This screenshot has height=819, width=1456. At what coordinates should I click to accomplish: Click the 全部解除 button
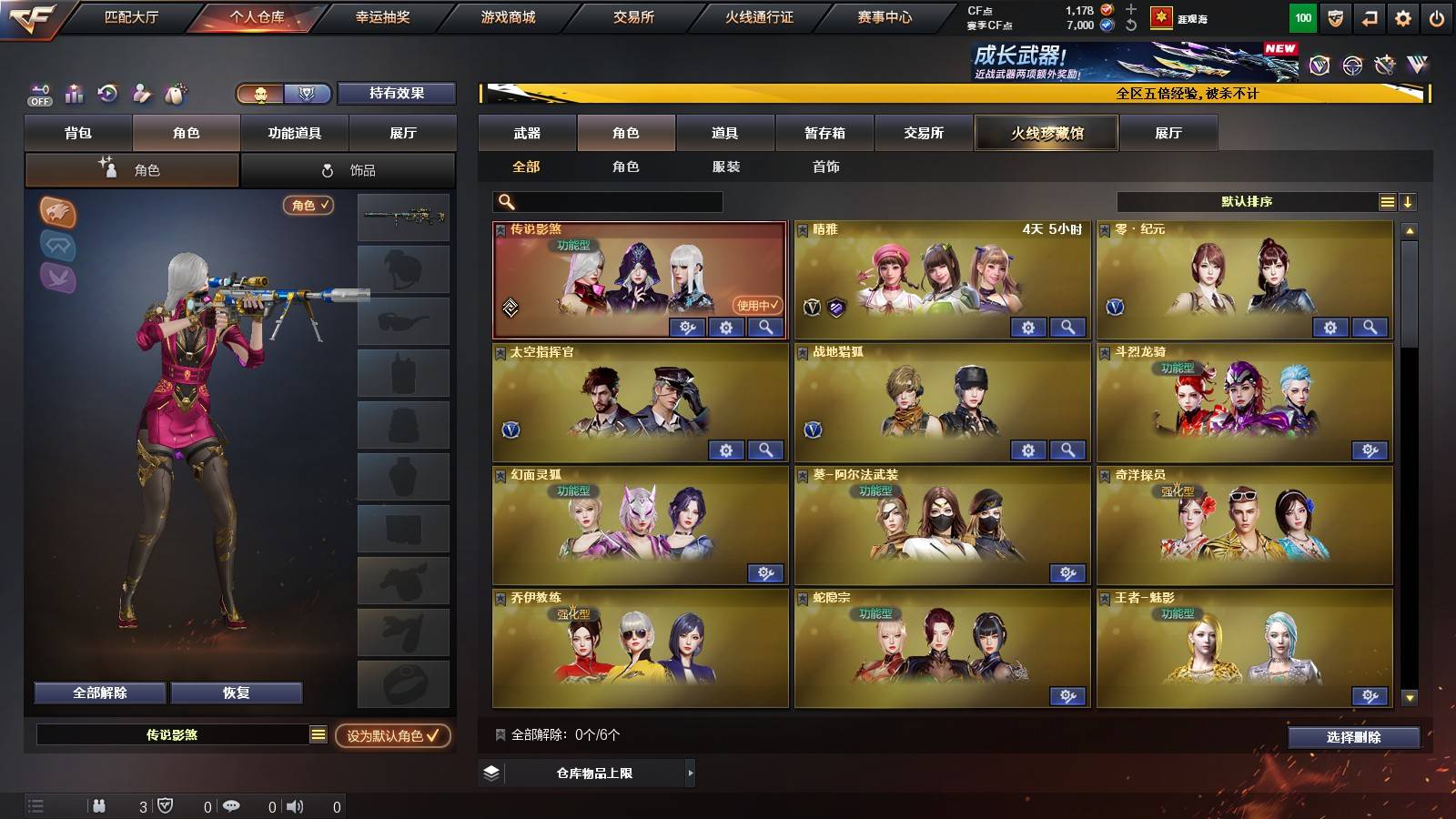click(x=99, y=693)
